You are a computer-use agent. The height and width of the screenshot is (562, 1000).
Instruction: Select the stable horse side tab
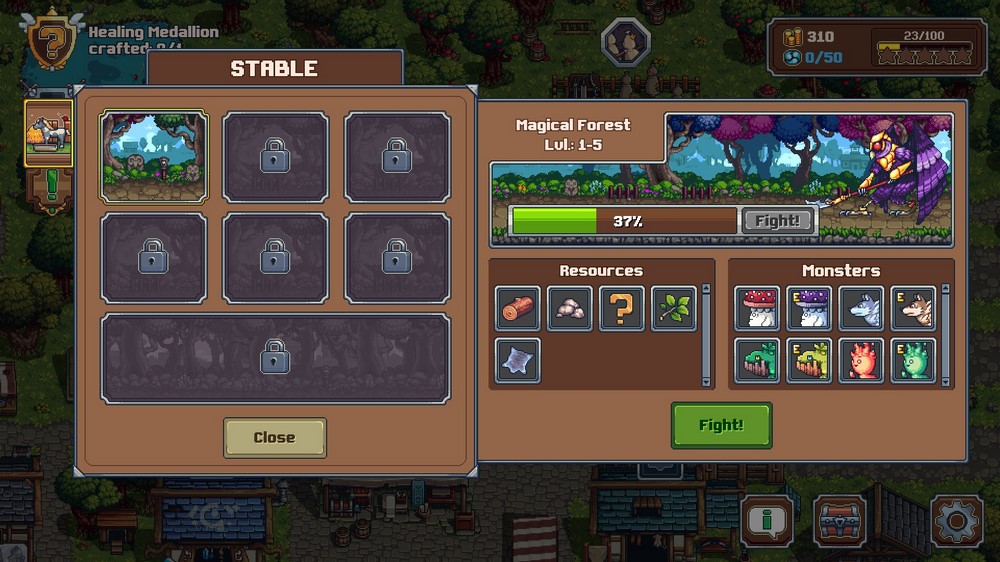click(x=49, y=132)
